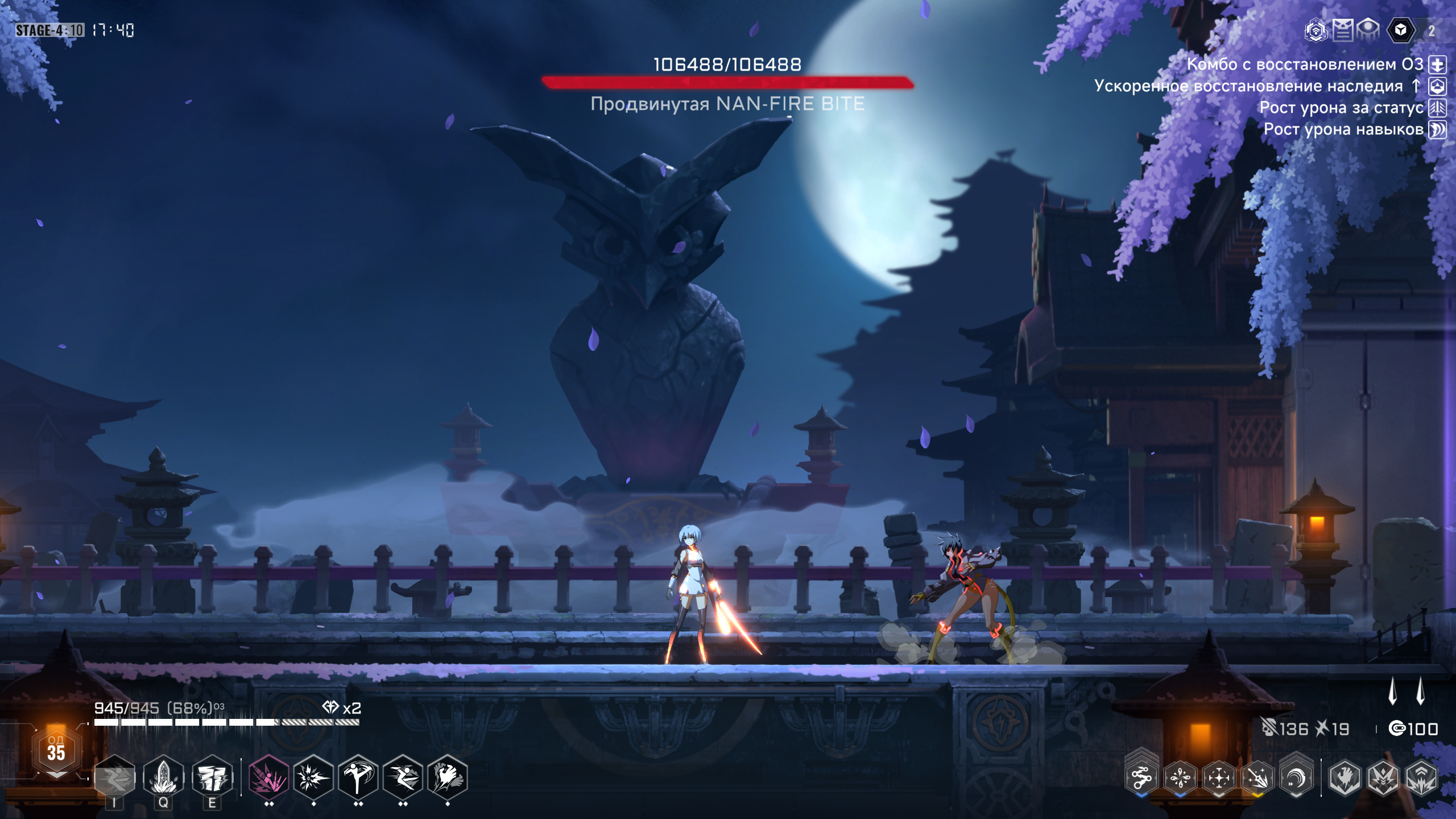Inspect the four-petal ornament buff icon
The width and height of the screenshot is (1456, 819).
coord(1180,777)
